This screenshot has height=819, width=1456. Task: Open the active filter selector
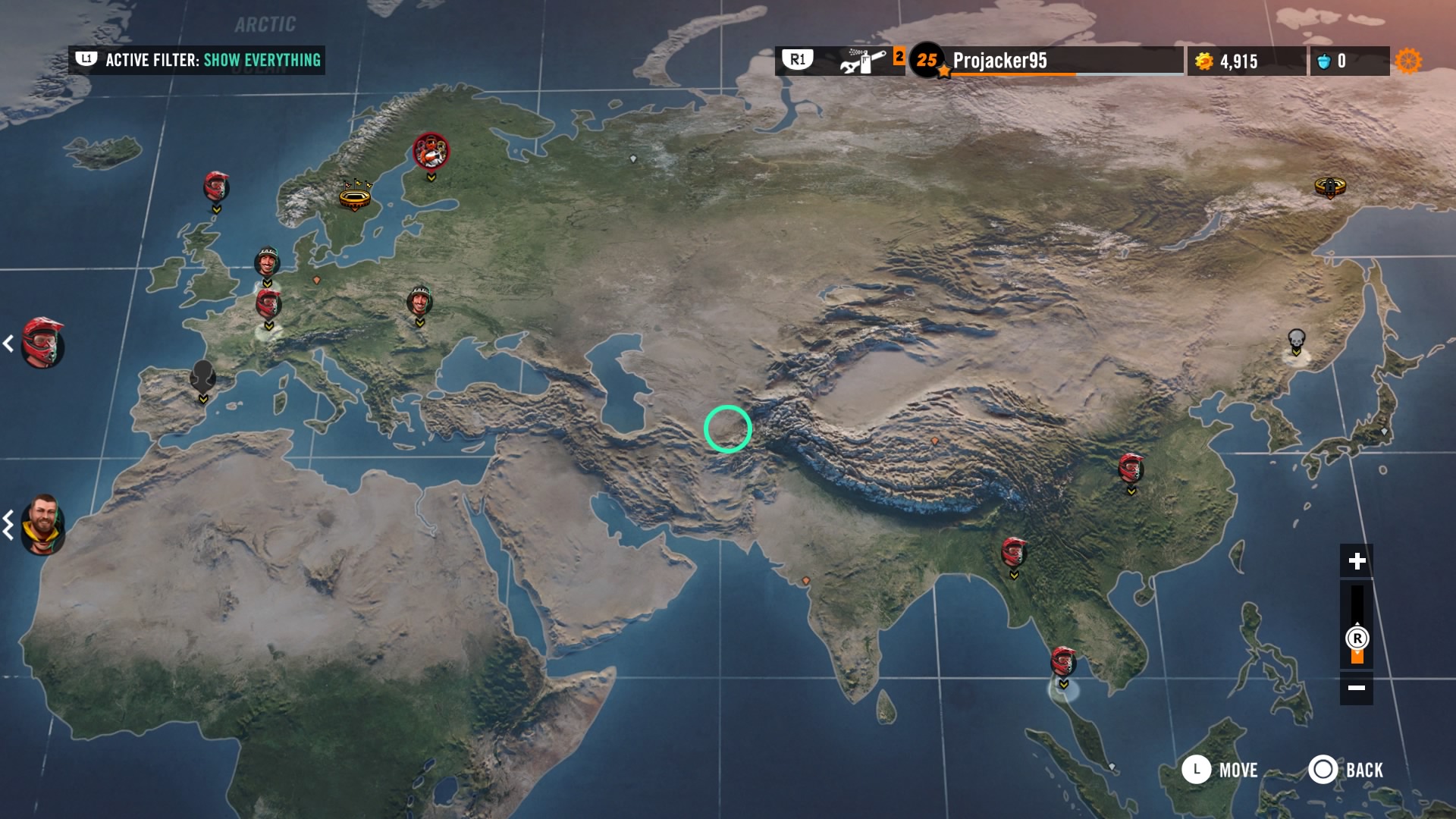coord(197,60)
